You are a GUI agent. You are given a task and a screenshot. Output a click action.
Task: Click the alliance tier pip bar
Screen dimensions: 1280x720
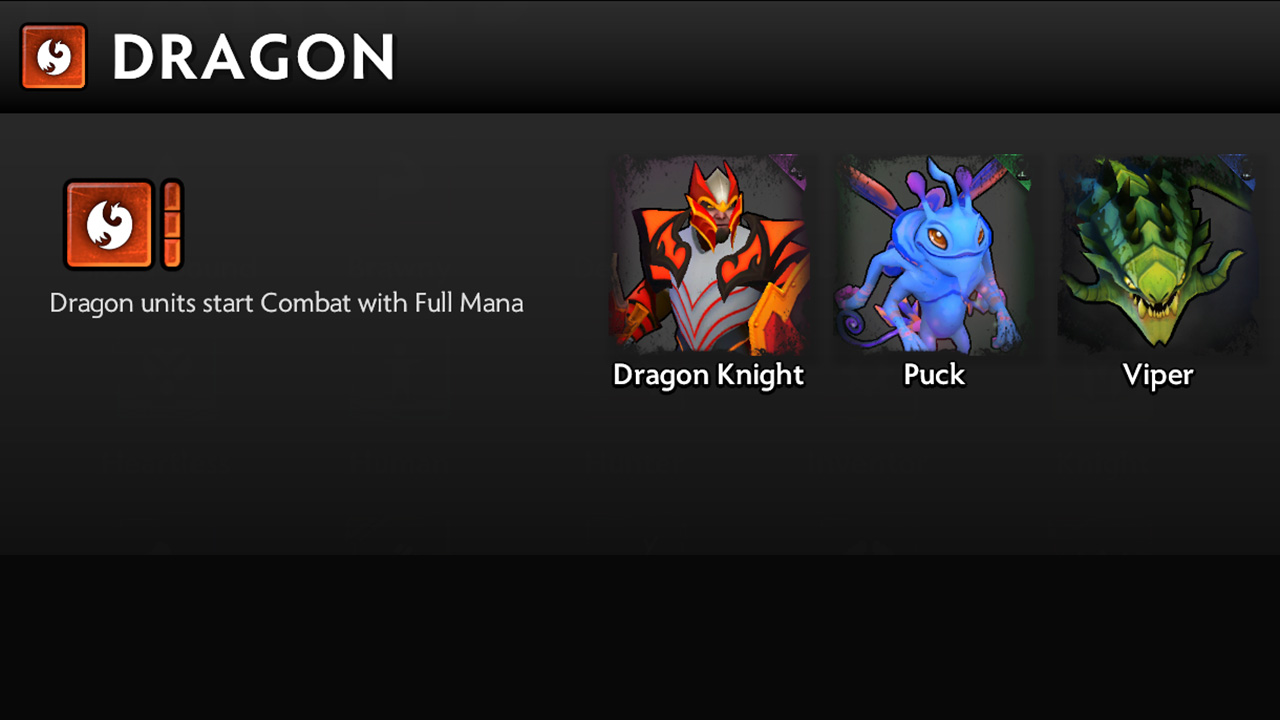point(172,224)
